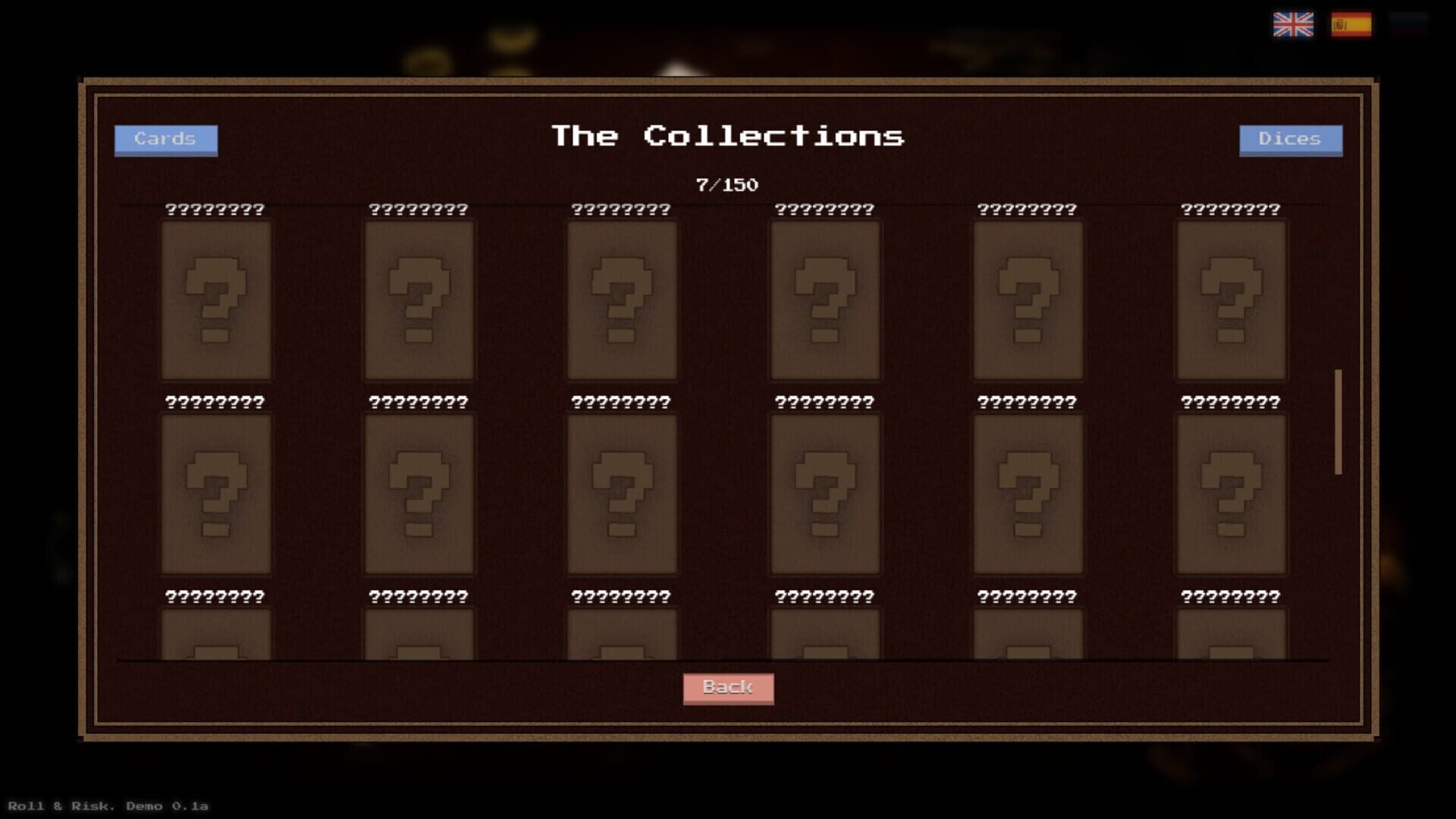Select the dimmed third language flag
The image size is (1456, 819).
point(1408,26)
